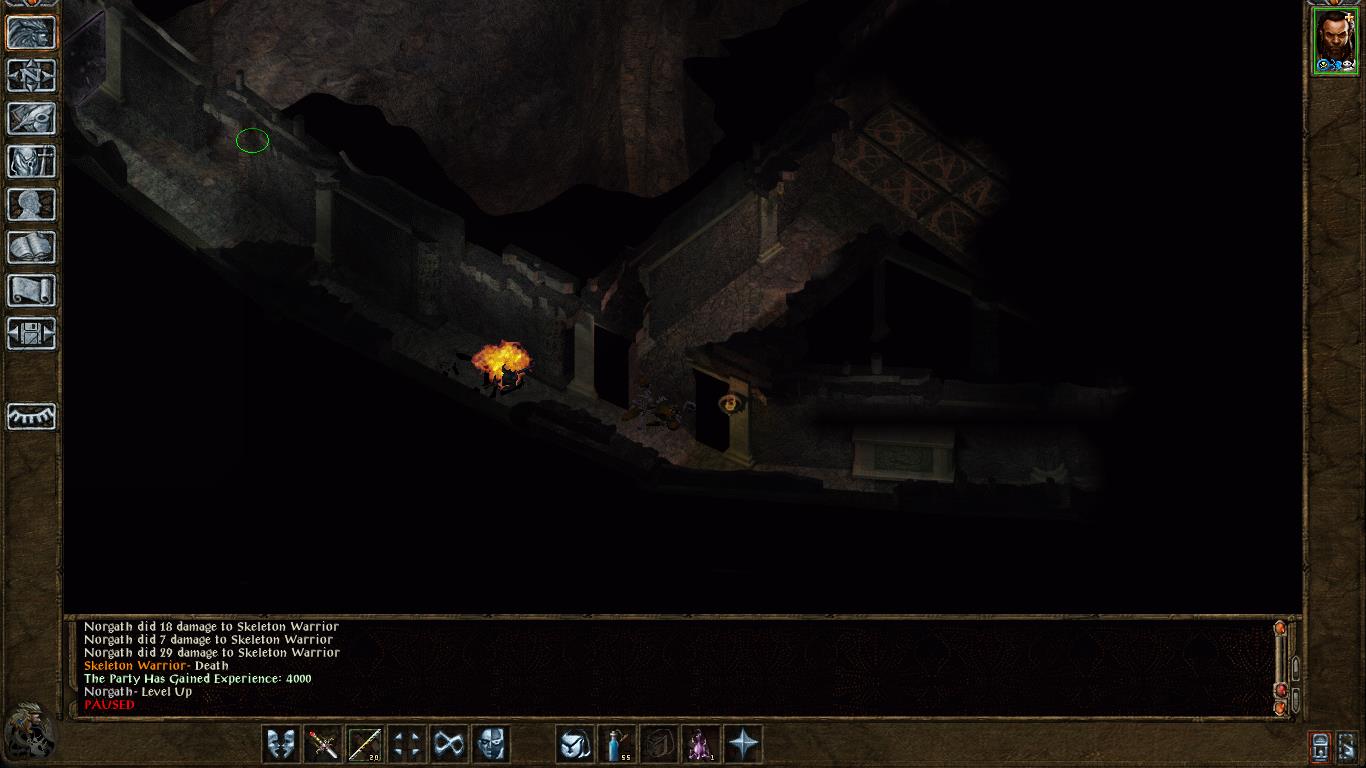Use the purple quick item with count 1

point(701,744)
